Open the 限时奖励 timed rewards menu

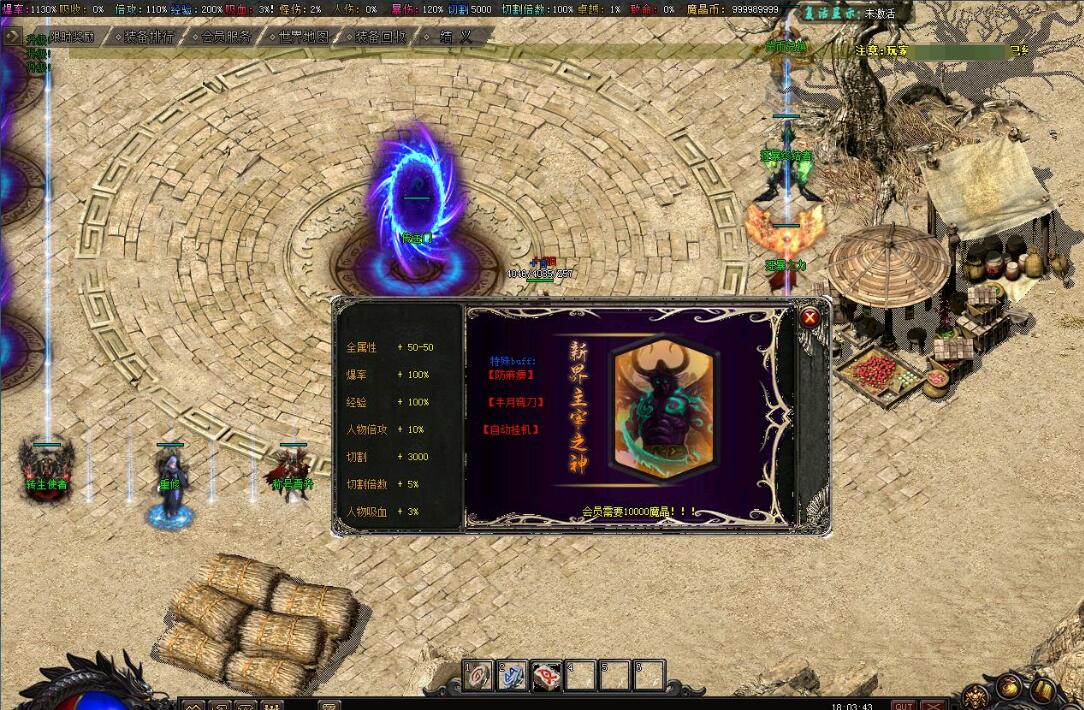coord(72,36)
